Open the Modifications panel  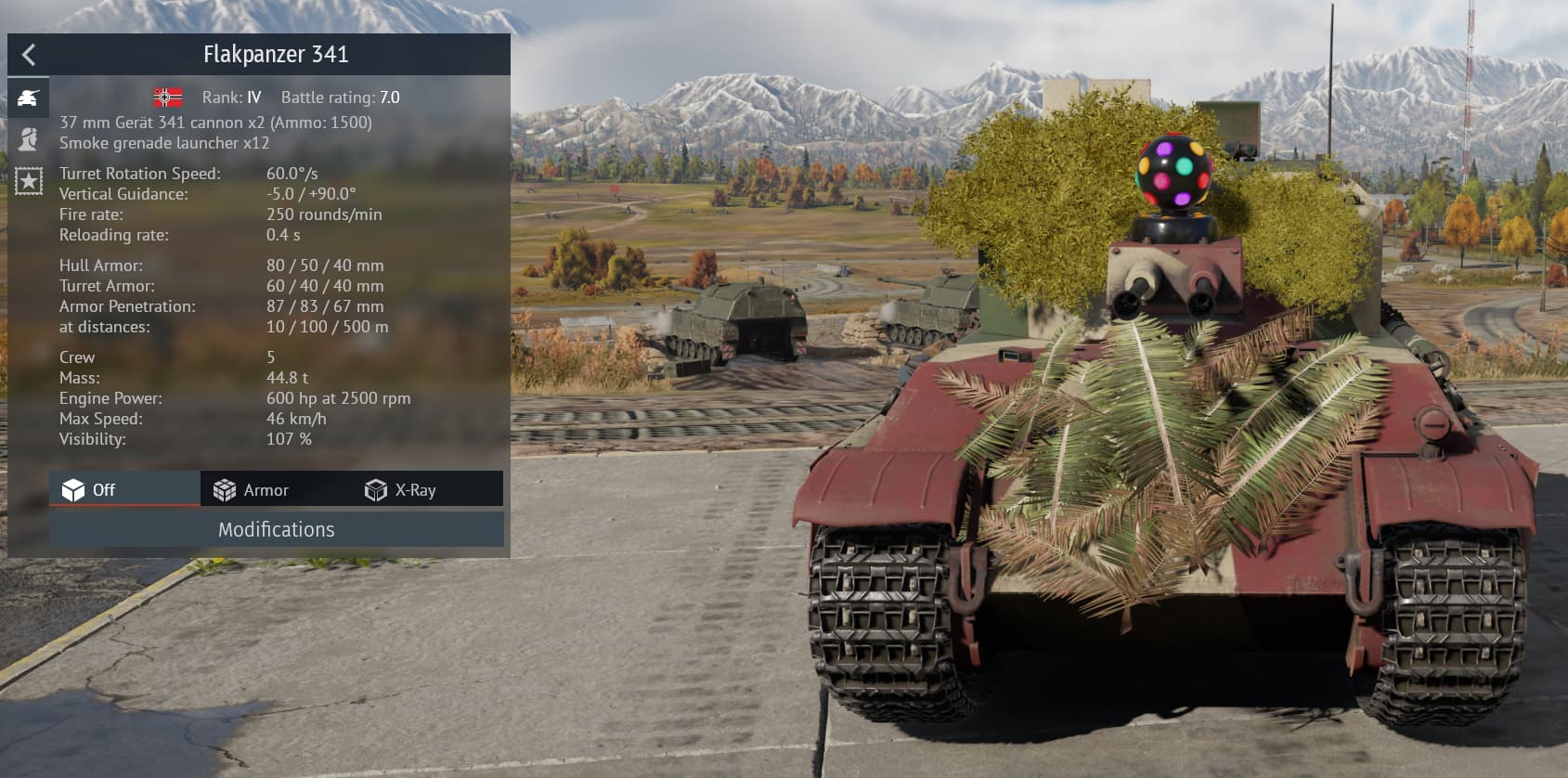tap(276, 529)
